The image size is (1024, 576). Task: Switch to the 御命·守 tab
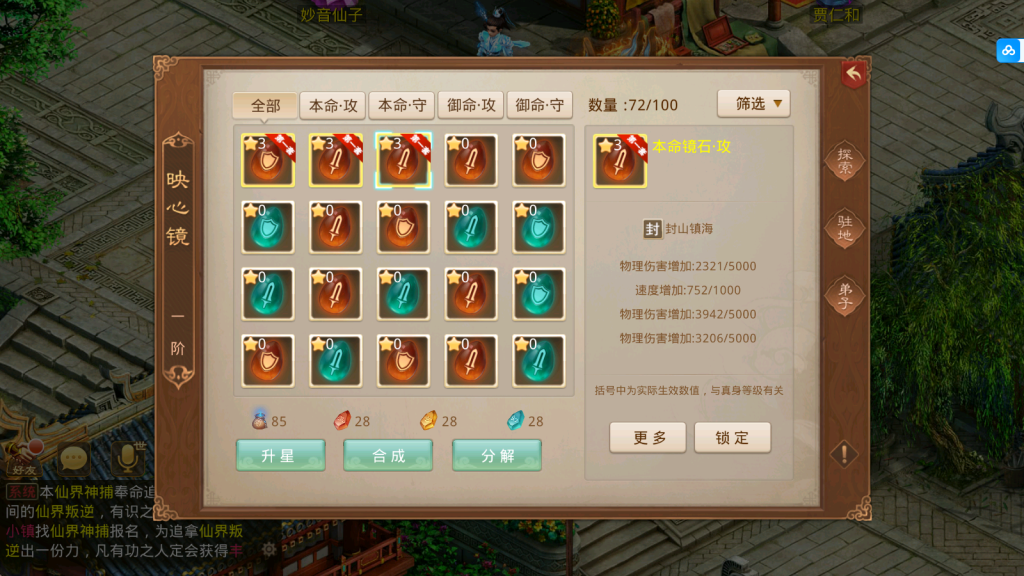(539, 106)
